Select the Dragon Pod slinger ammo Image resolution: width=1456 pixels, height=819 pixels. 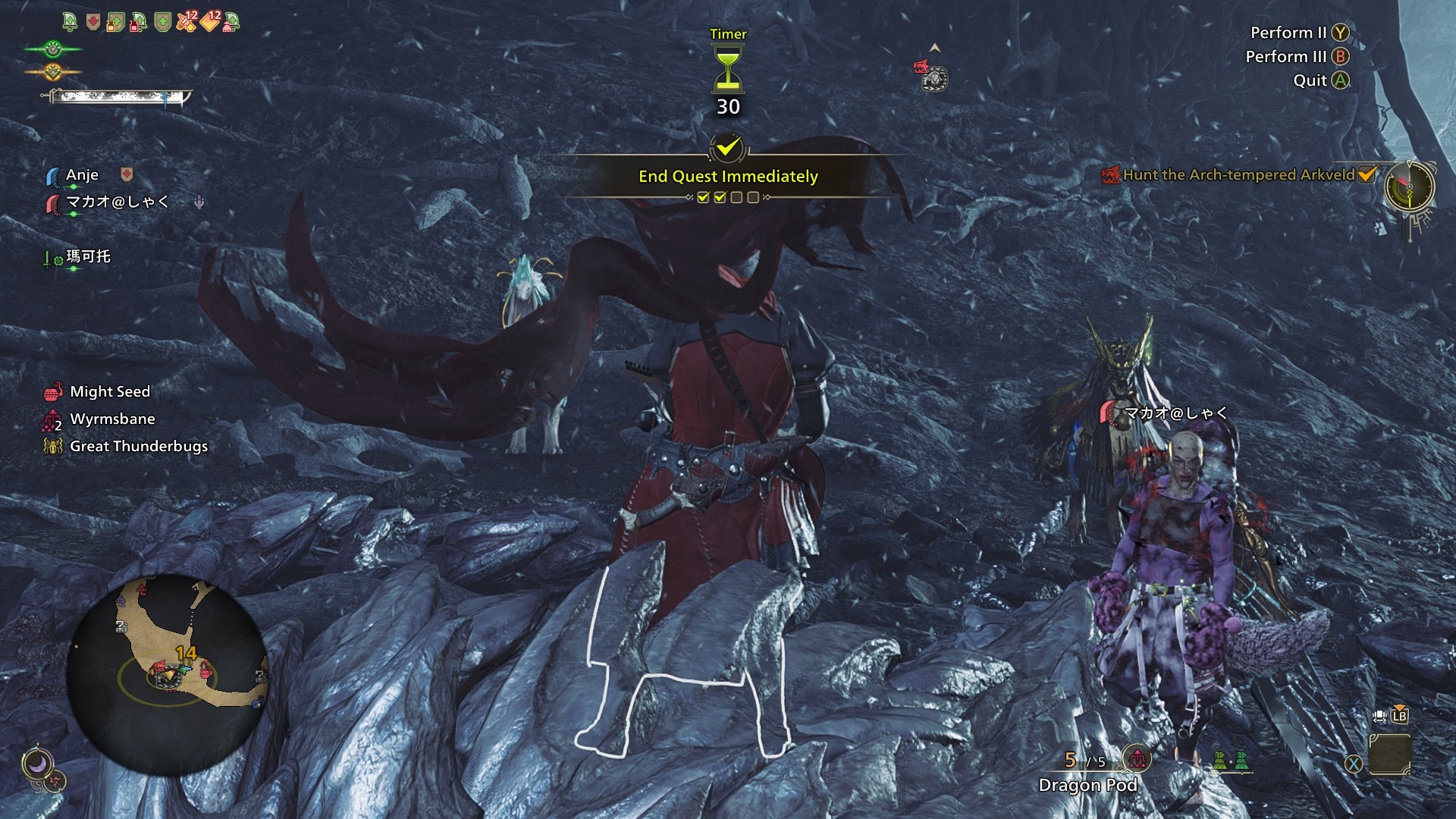point(1087,785)
